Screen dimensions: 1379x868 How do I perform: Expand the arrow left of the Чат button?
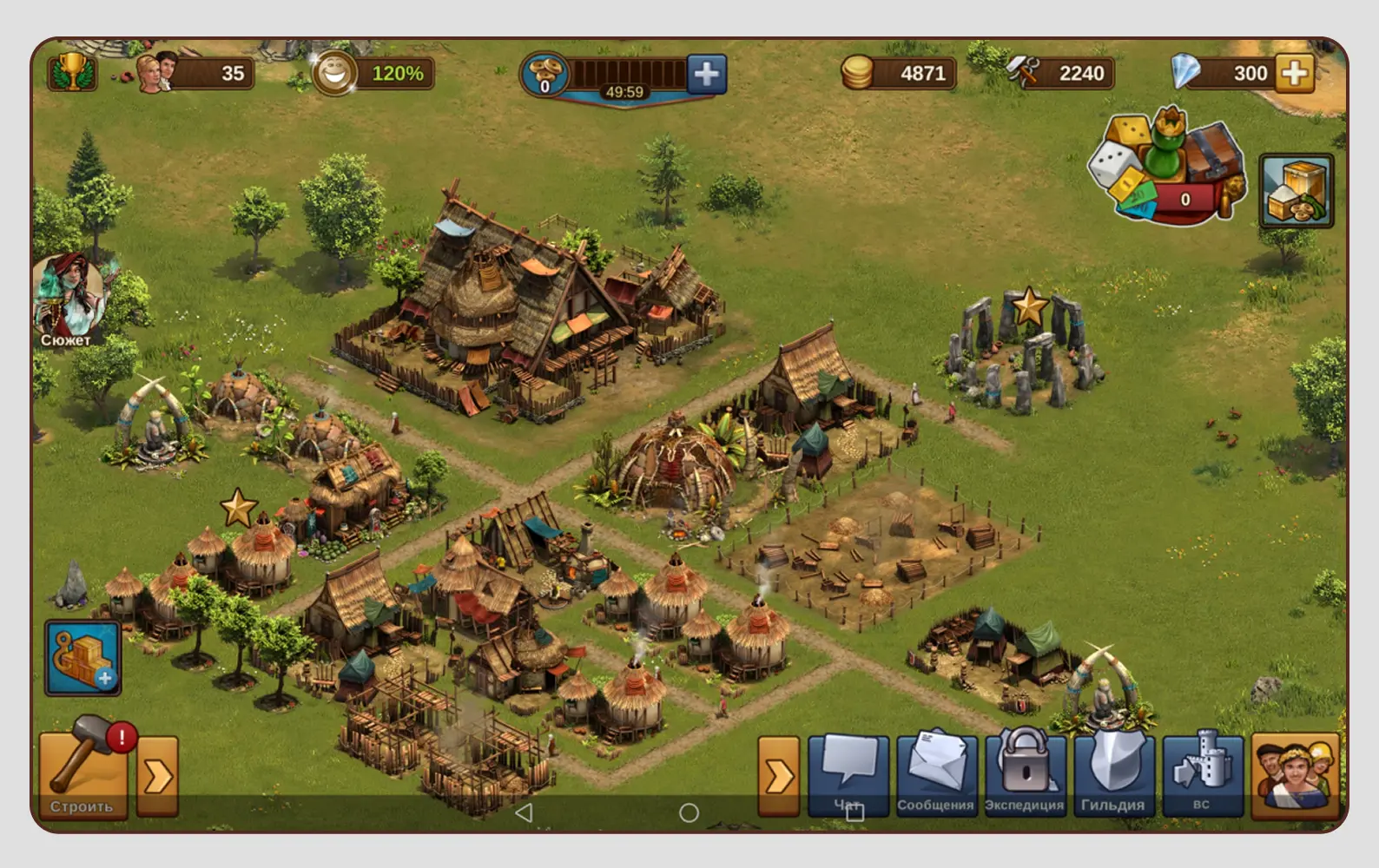778,775
